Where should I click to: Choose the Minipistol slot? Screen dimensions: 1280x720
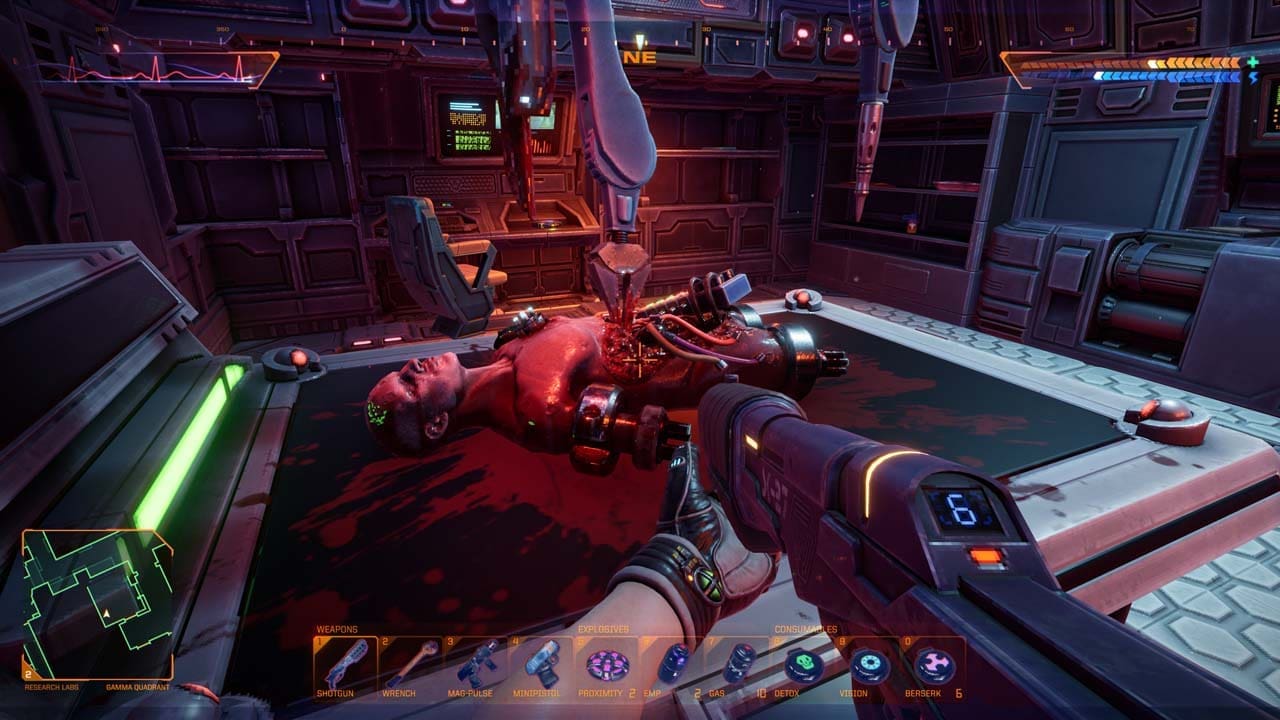point(541,664)
